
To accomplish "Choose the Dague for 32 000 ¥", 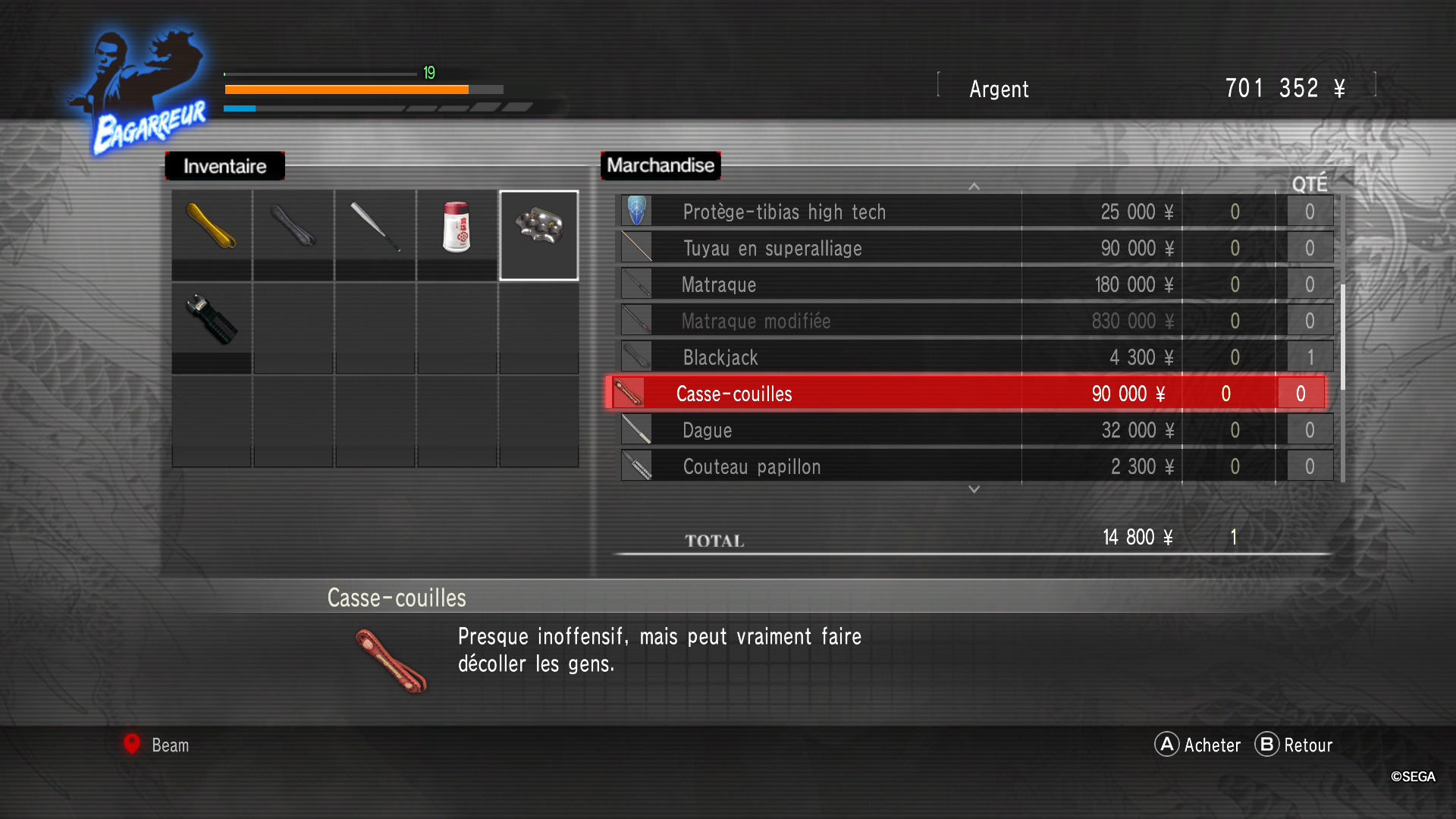I will [x=708, y=431].
